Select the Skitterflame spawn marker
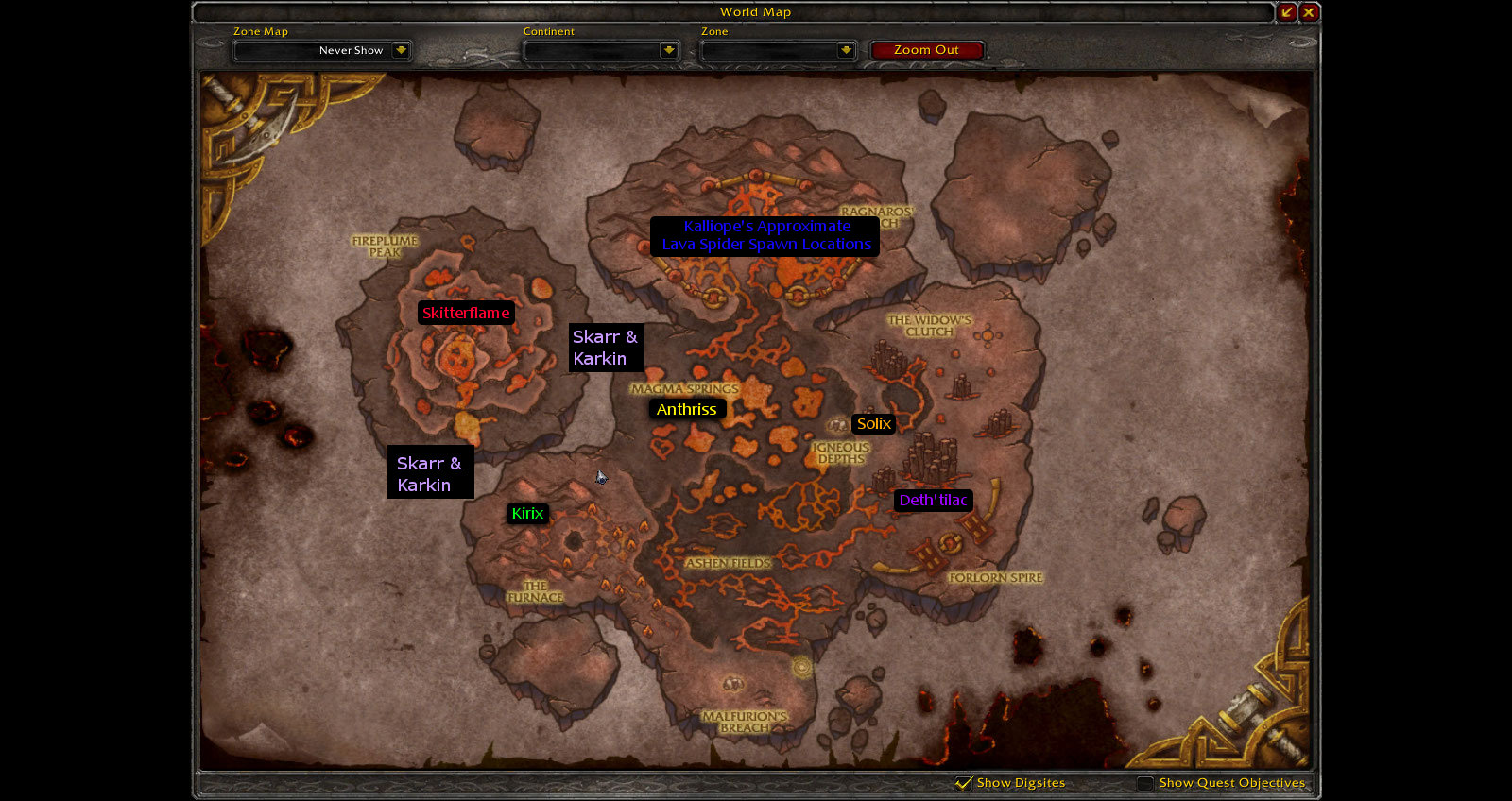 [467, 313]
